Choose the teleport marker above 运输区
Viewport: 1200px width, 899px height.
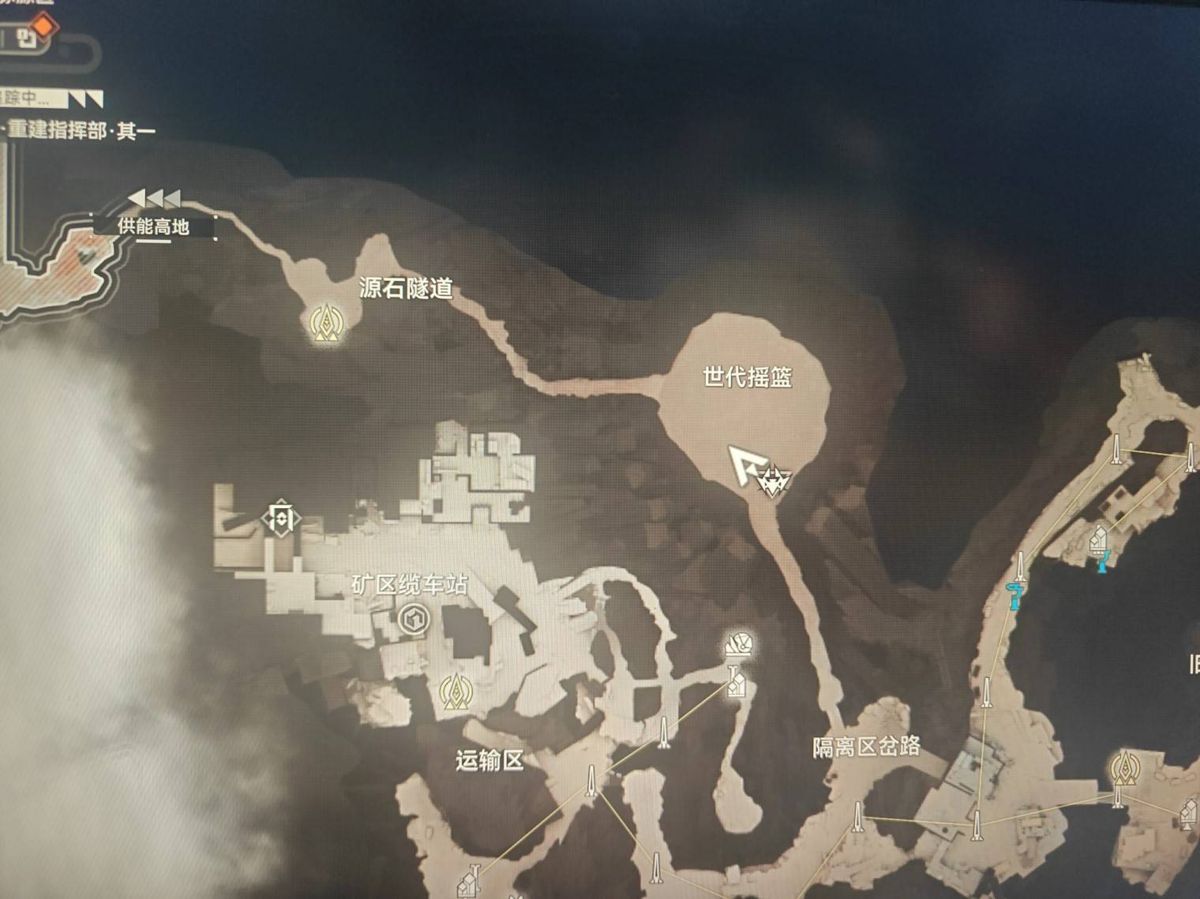[x=456, y=690]
